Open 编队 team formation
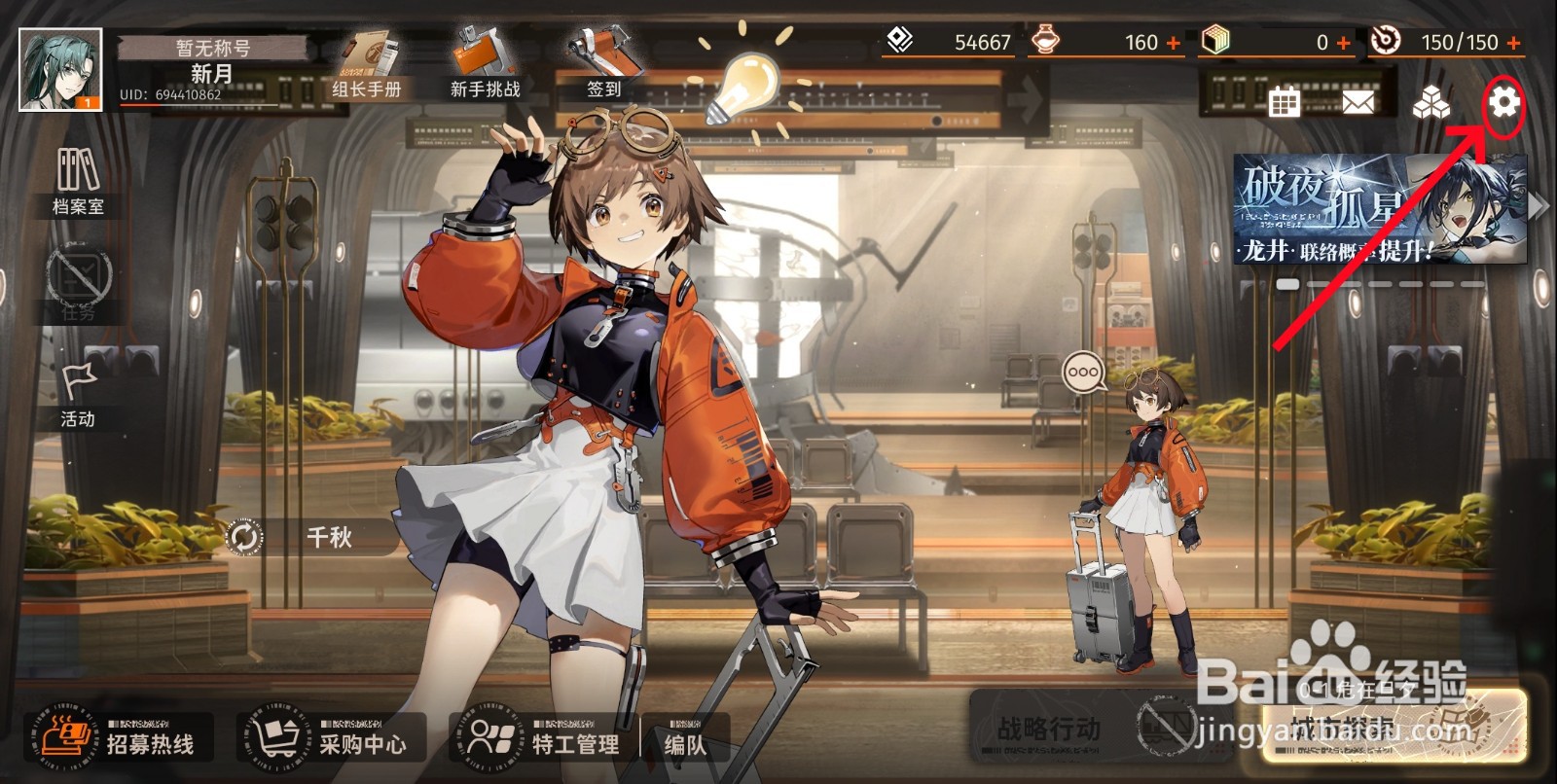Image resolution: width=1557 pixels, height=784 pixels. click(685, 741)
